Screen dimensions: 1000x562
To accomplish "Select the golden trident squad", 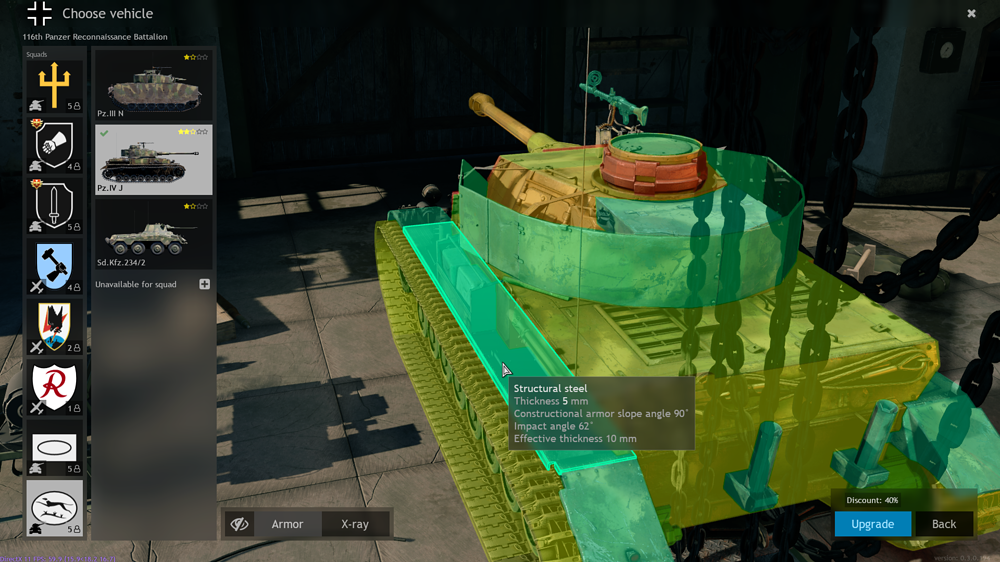I will tap(54, 87).
